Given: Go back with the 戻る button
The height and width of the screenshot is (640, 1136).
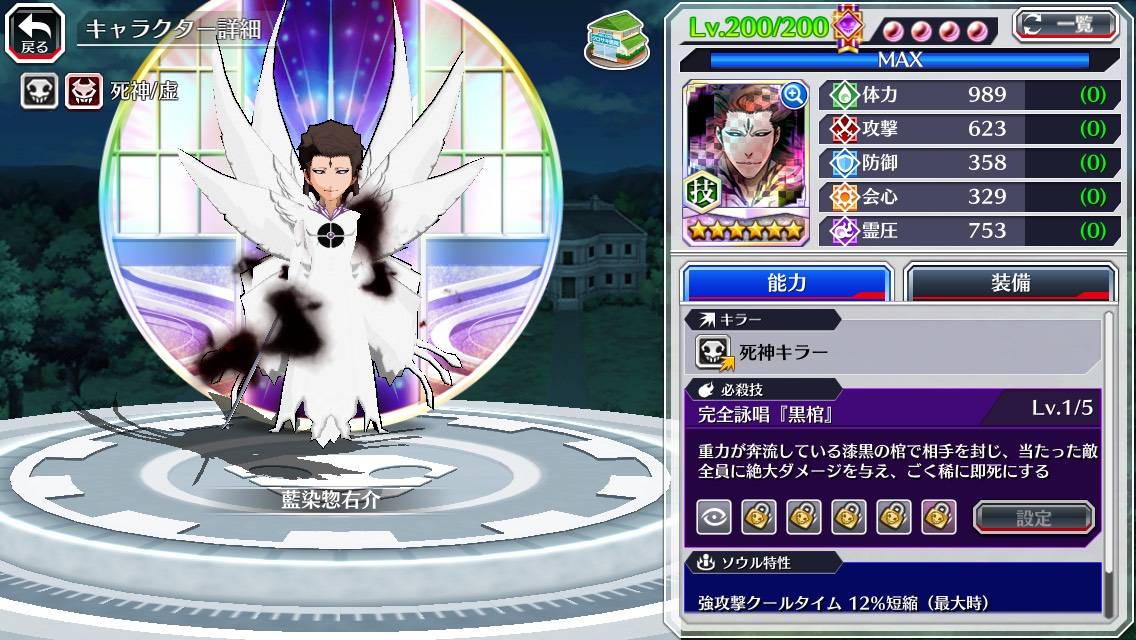Looking at the screenshot, I should coord(35,31).
